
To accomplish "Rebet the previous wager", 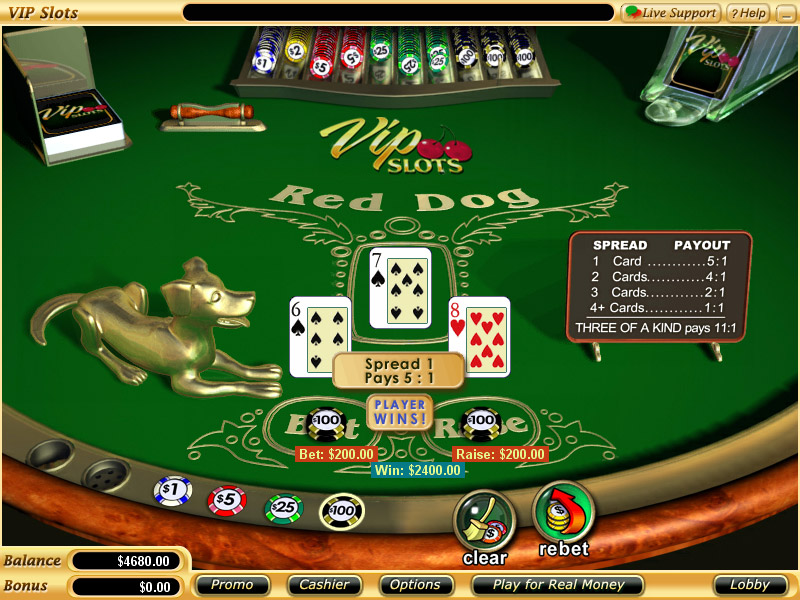I will 564,512.
